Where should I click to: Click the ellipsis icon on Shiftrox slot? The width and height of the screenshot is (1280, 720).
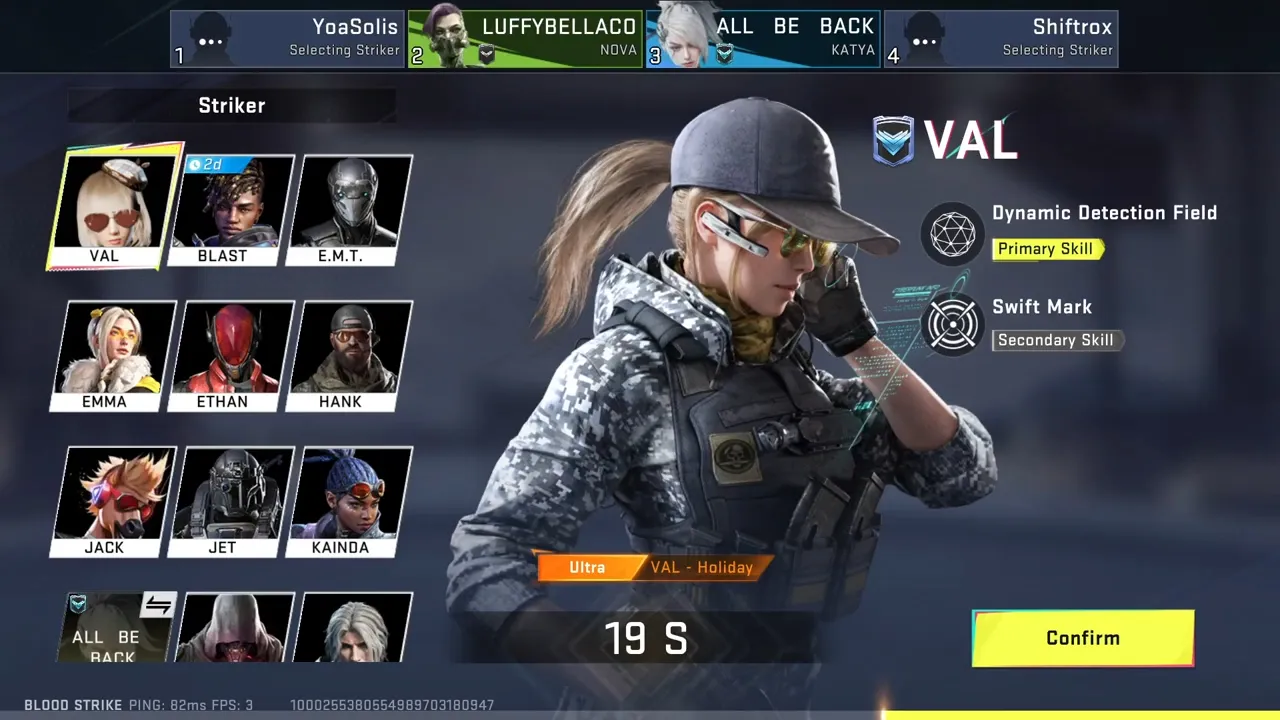(924, 41)
